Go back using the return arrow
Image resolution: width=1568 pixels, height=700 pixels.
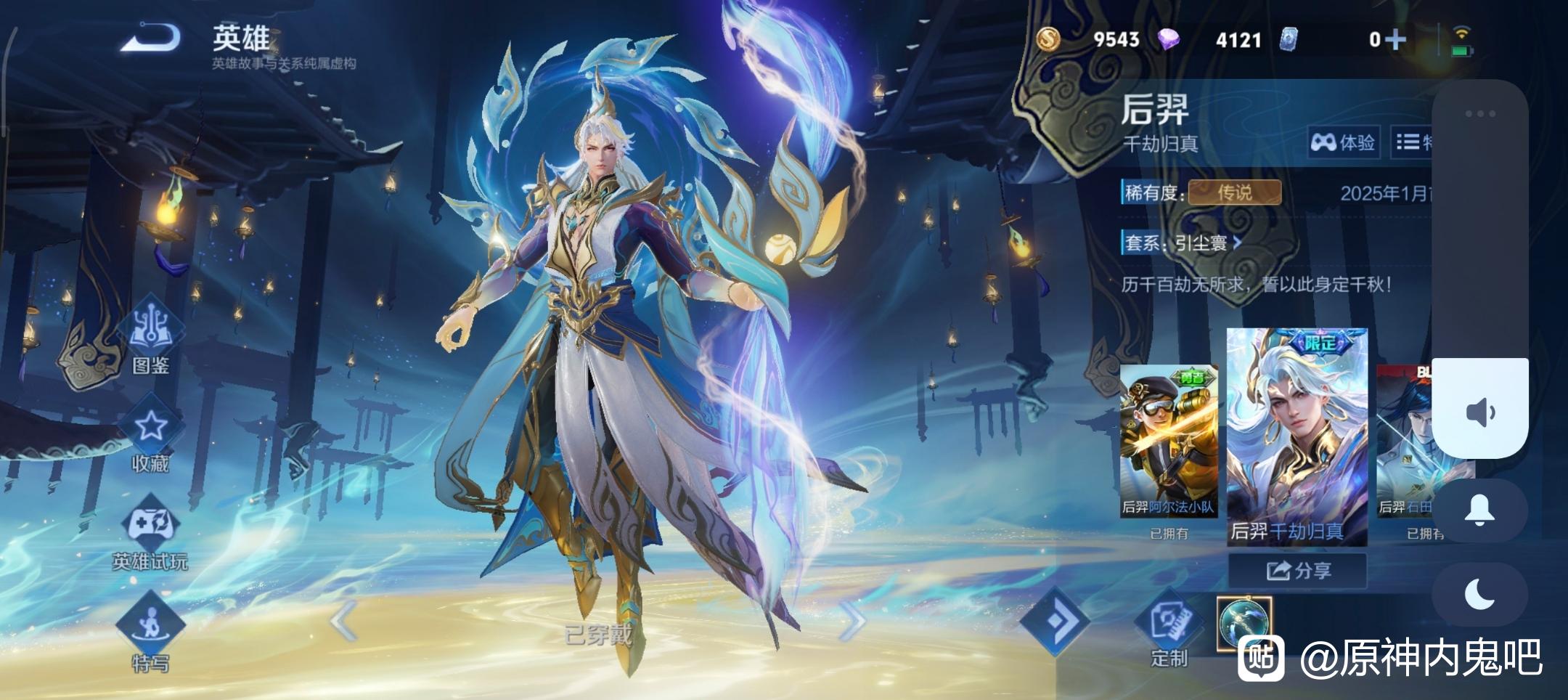(151, 38)
